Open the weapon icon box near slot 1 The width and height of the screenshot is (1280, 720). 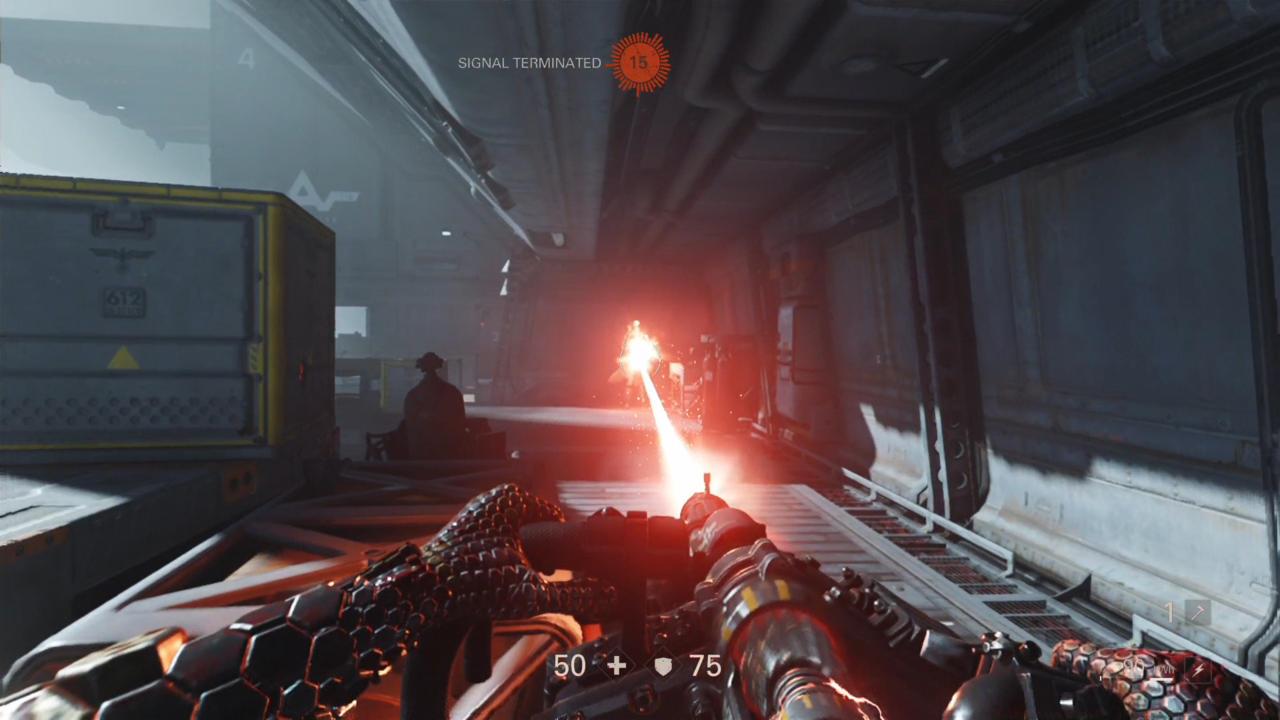coord(1197,611)
